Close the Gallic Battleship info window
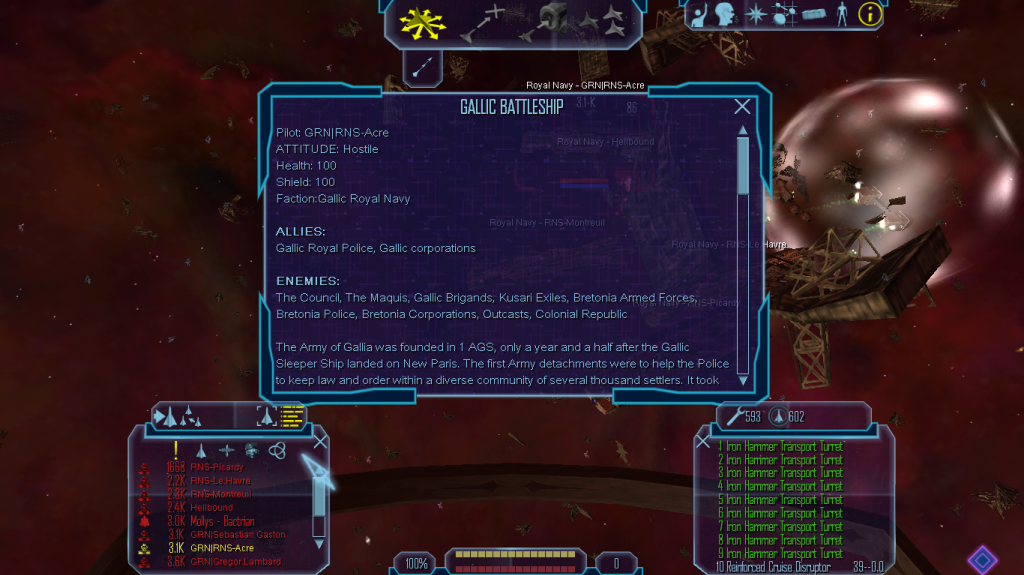Viewport: 1024px width, 575px height. point(742,107)
